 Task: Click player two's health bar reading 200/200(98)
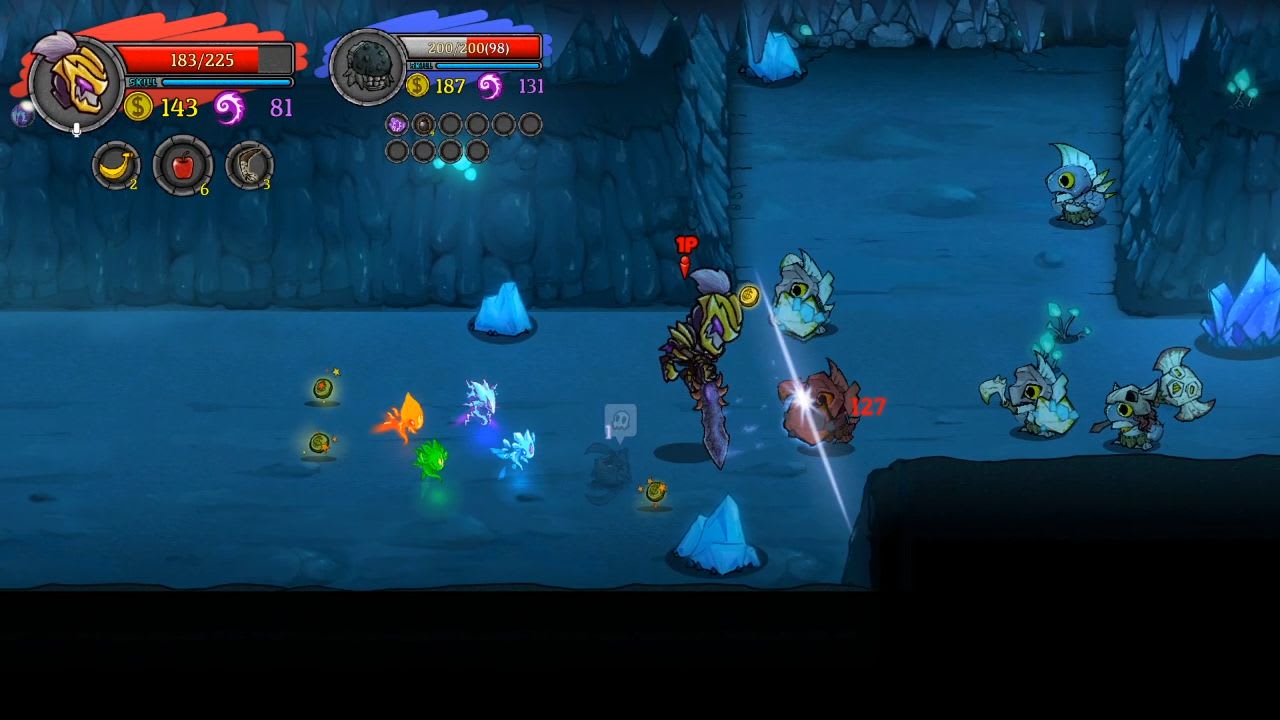[470, 45]
